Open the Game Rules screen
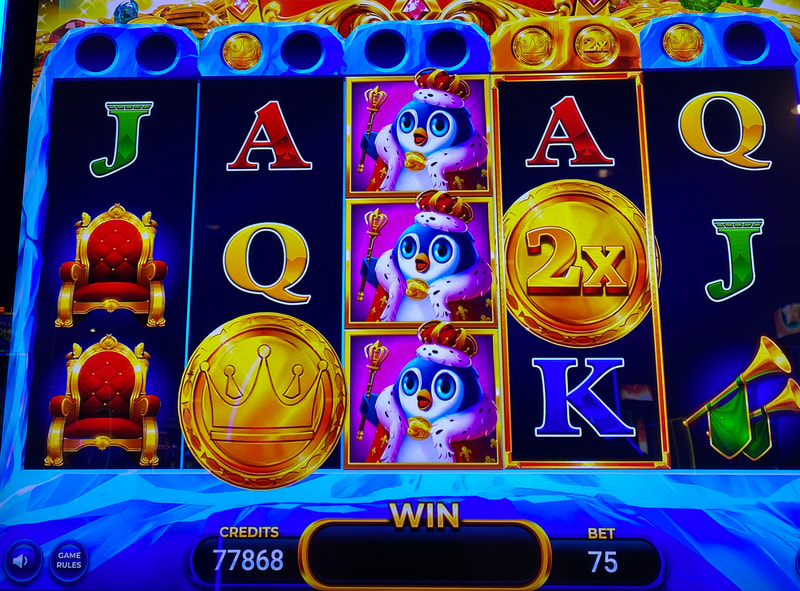Screen dimensions: 800x591 point(68,560)
